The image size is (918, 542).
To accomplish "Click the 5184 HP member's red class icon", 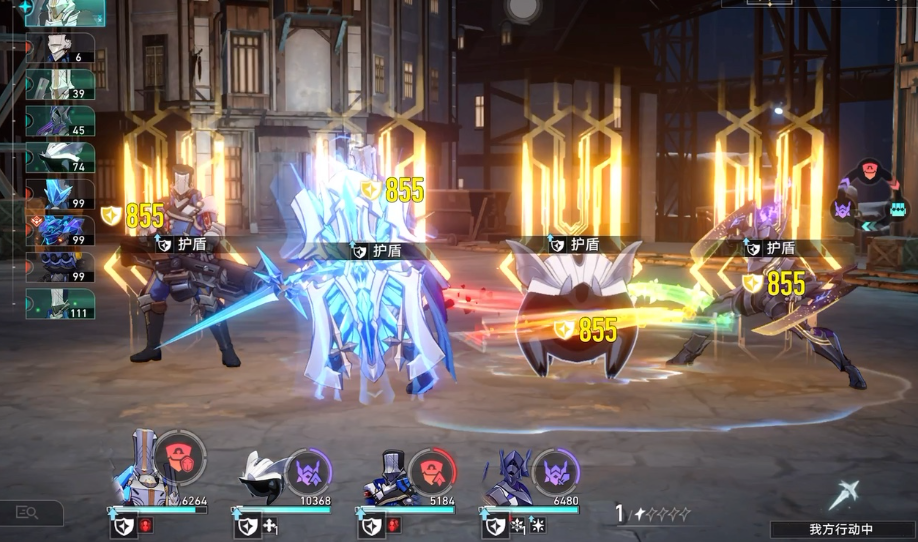I will coord(432,470).
